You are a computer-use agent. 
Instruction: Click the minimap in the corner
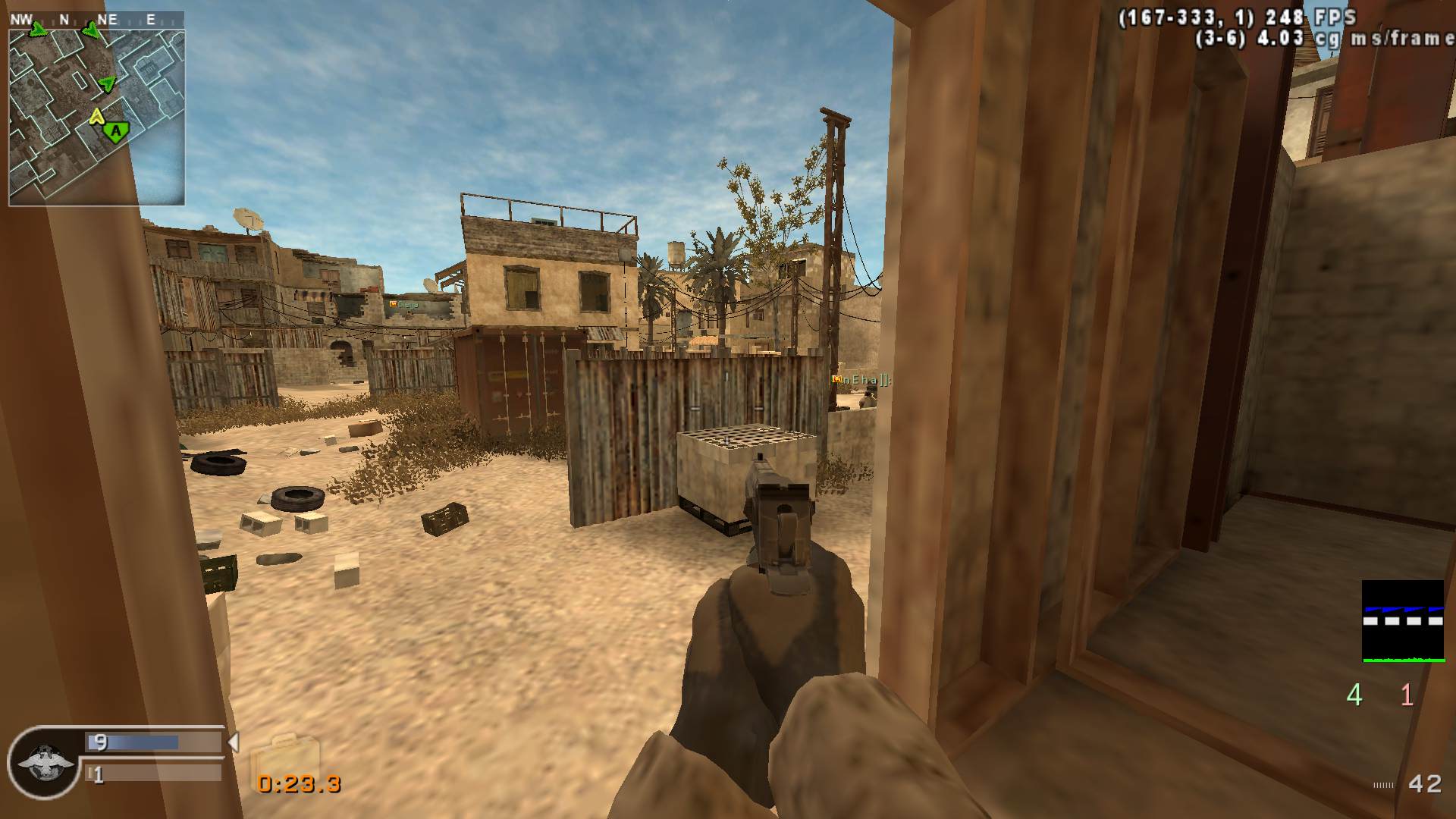[96, 117]
